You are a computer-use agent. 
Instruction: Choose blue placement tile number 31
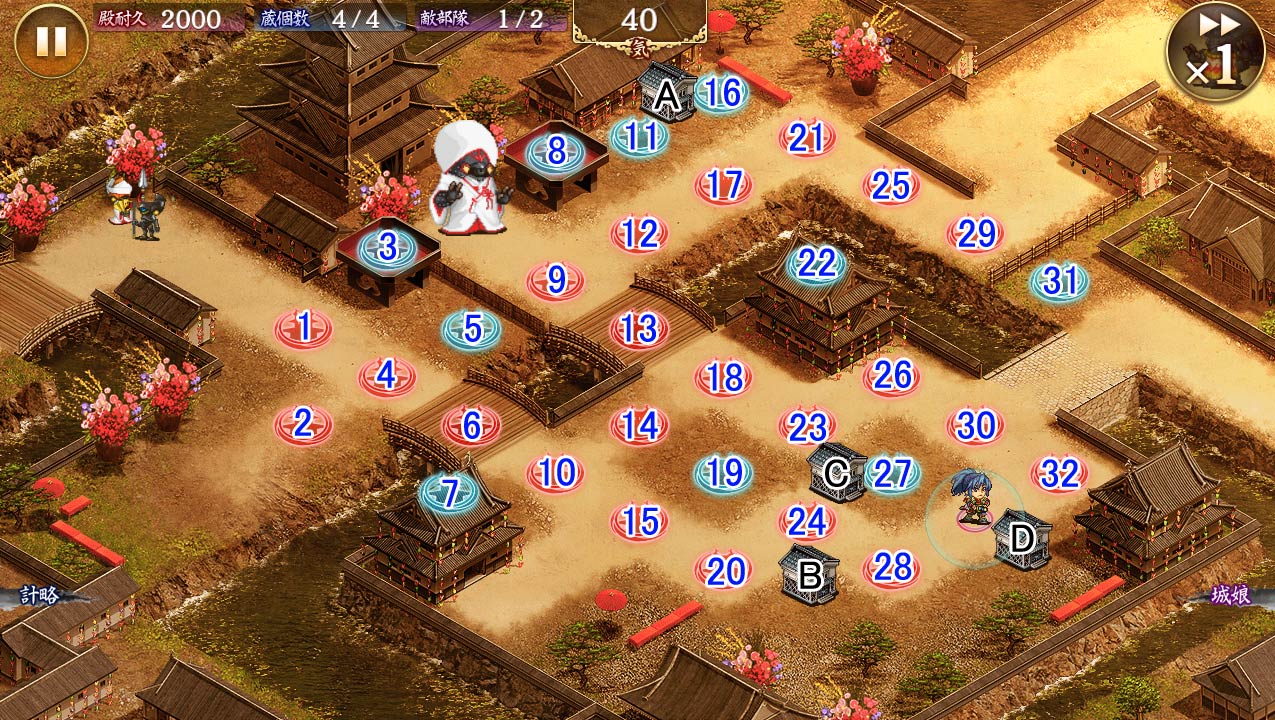coord(1059,282)
